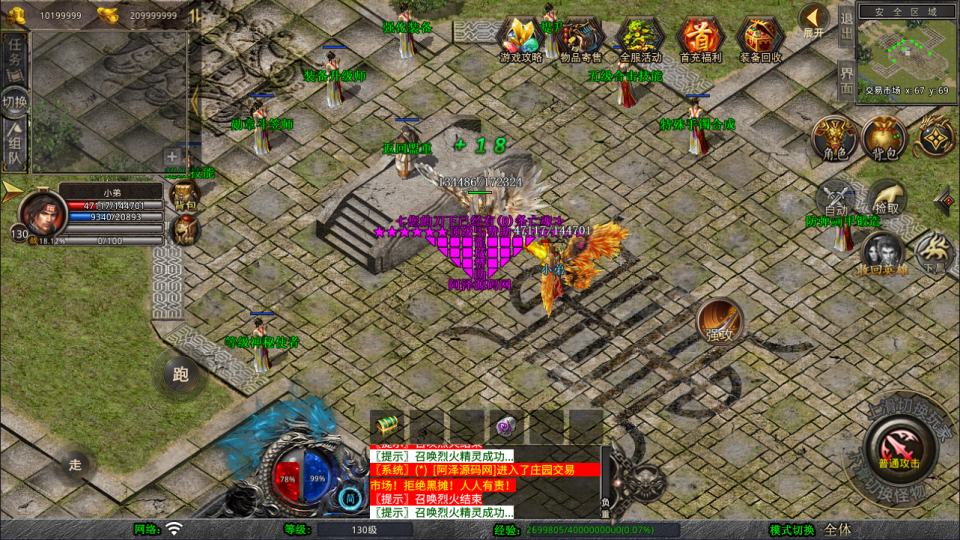
Task: Open the 首充福利 first-recharge bonus
Action: (x=699, y=39)
